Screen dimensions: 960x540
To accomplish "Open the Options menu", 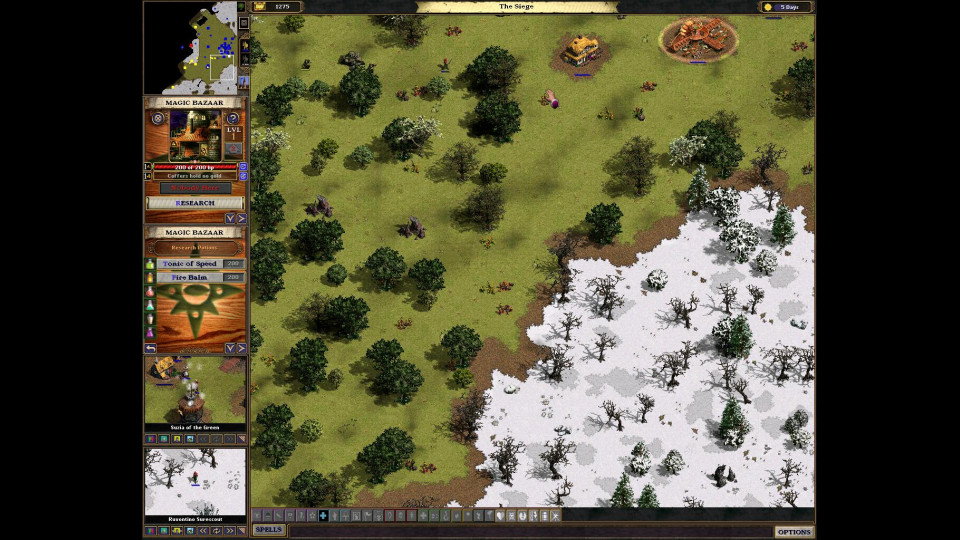I will [794, 532].
